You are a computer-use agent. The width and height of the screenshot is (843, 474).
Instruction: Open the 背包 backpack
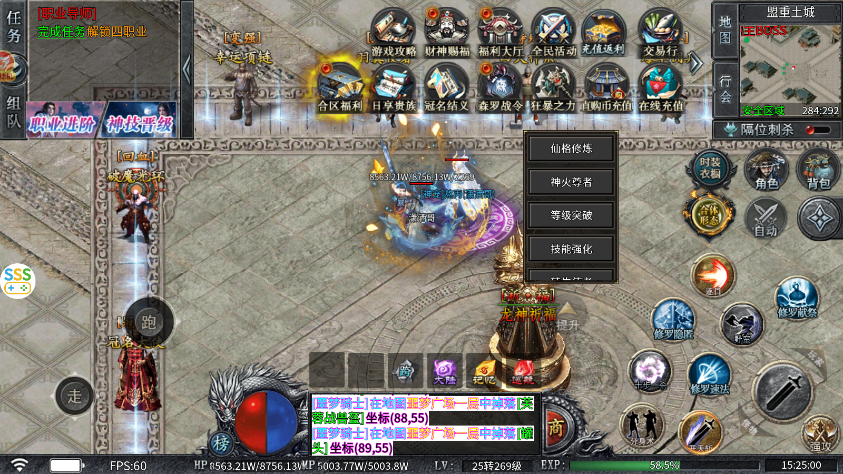click(x=818, y=170)
